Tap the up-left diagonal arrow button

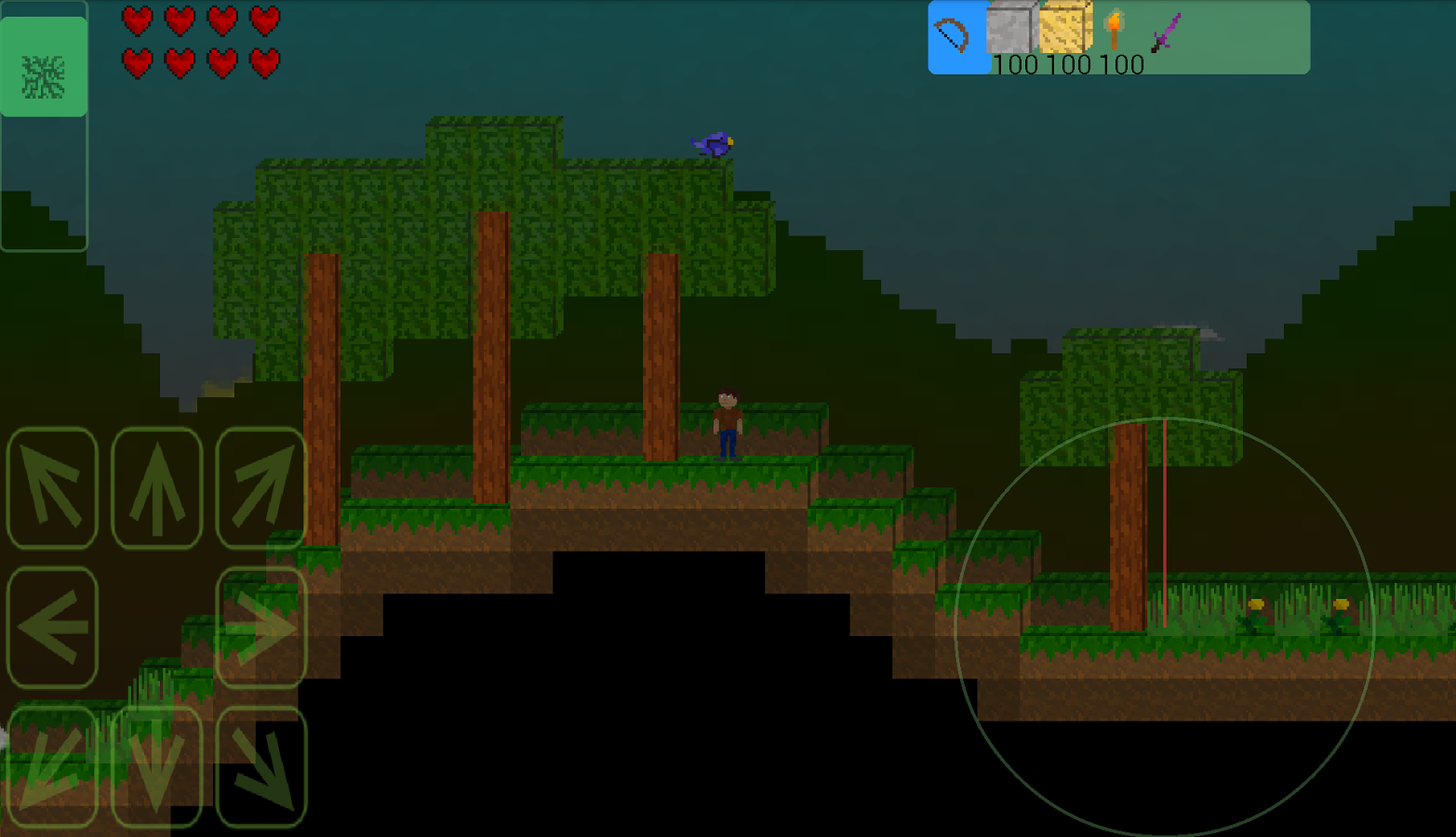click(52, 488)
